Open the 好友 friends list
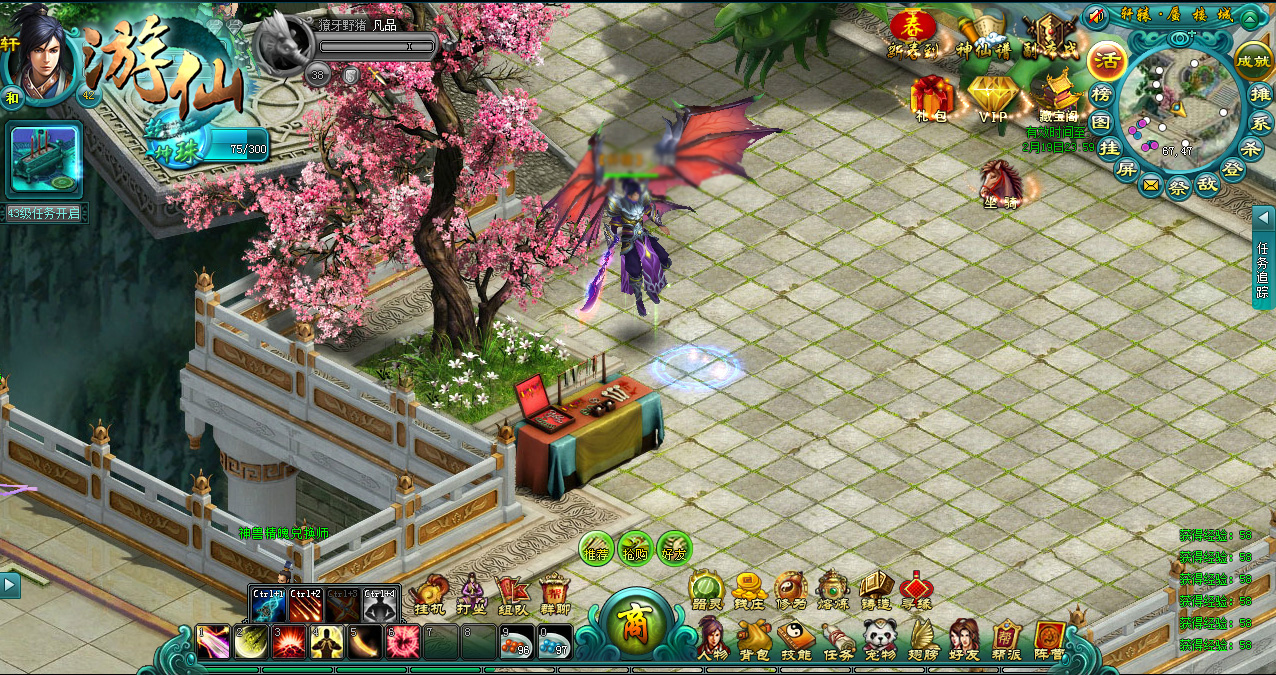This screenshot has width=1276, height=675. tap(964, 638)
